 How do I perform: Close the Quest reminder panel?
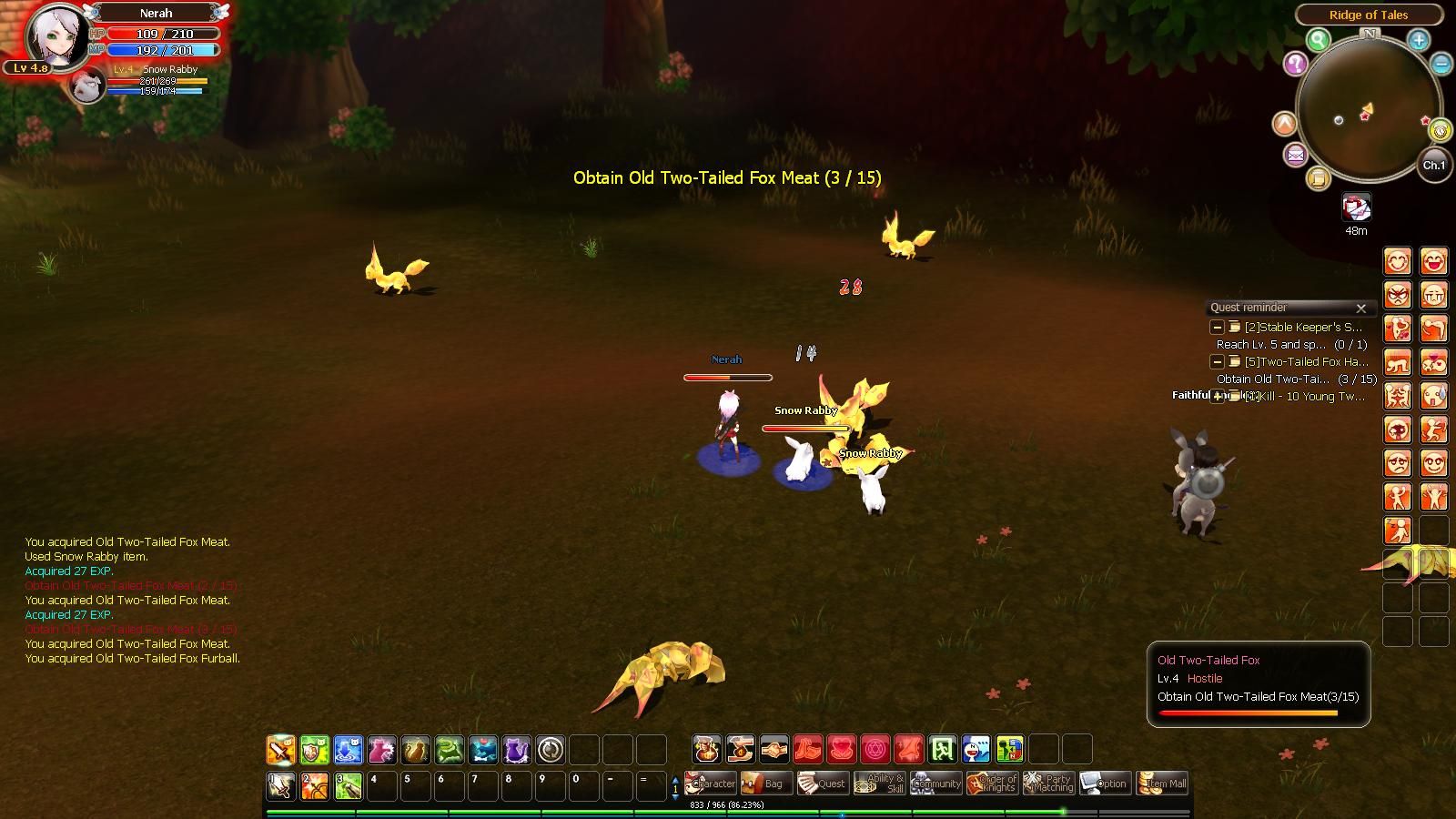point(1361,308)
